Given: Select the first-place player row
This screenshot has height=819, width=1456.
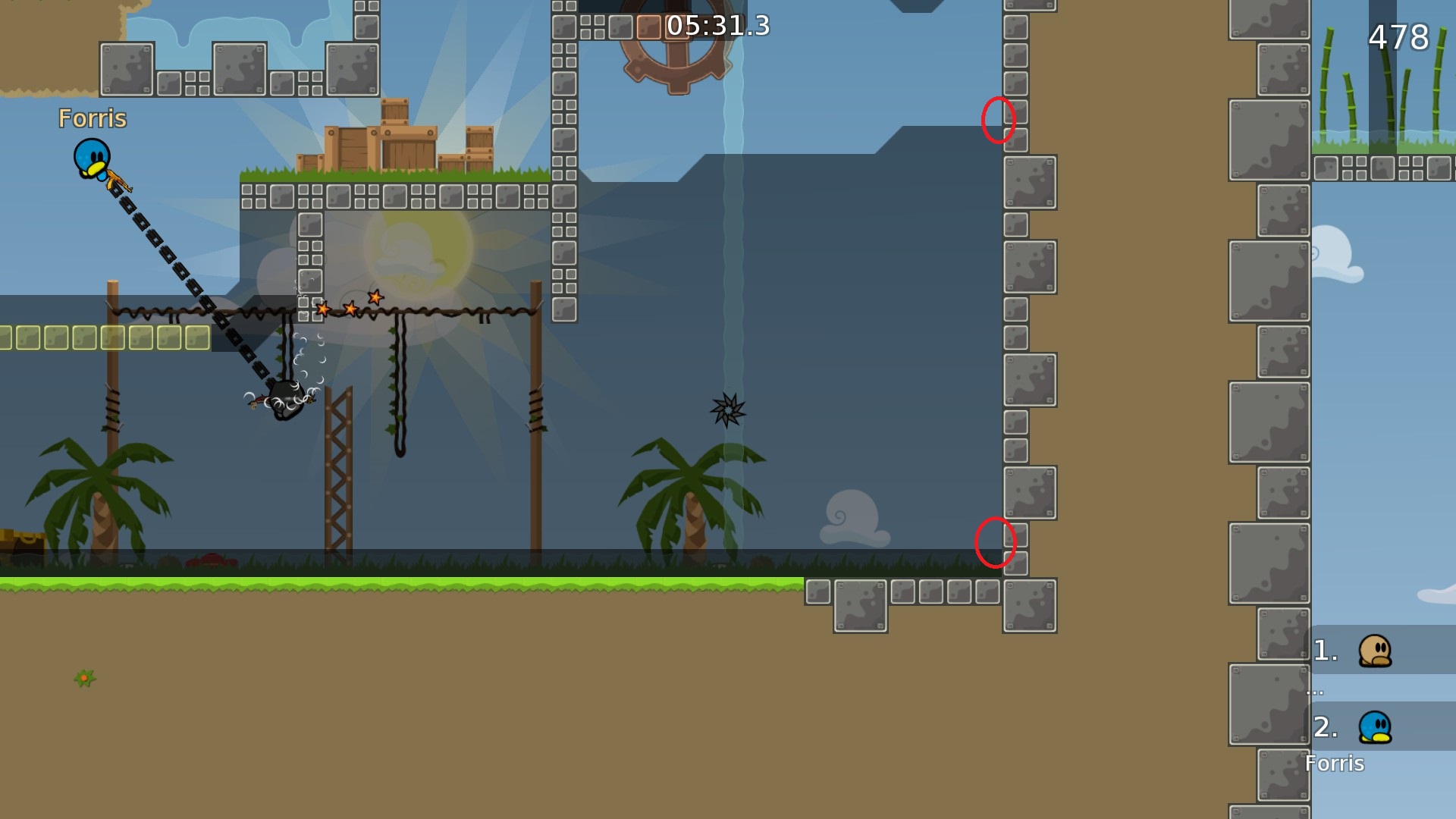Looking at the screenshot, I should coord(1379,651).
